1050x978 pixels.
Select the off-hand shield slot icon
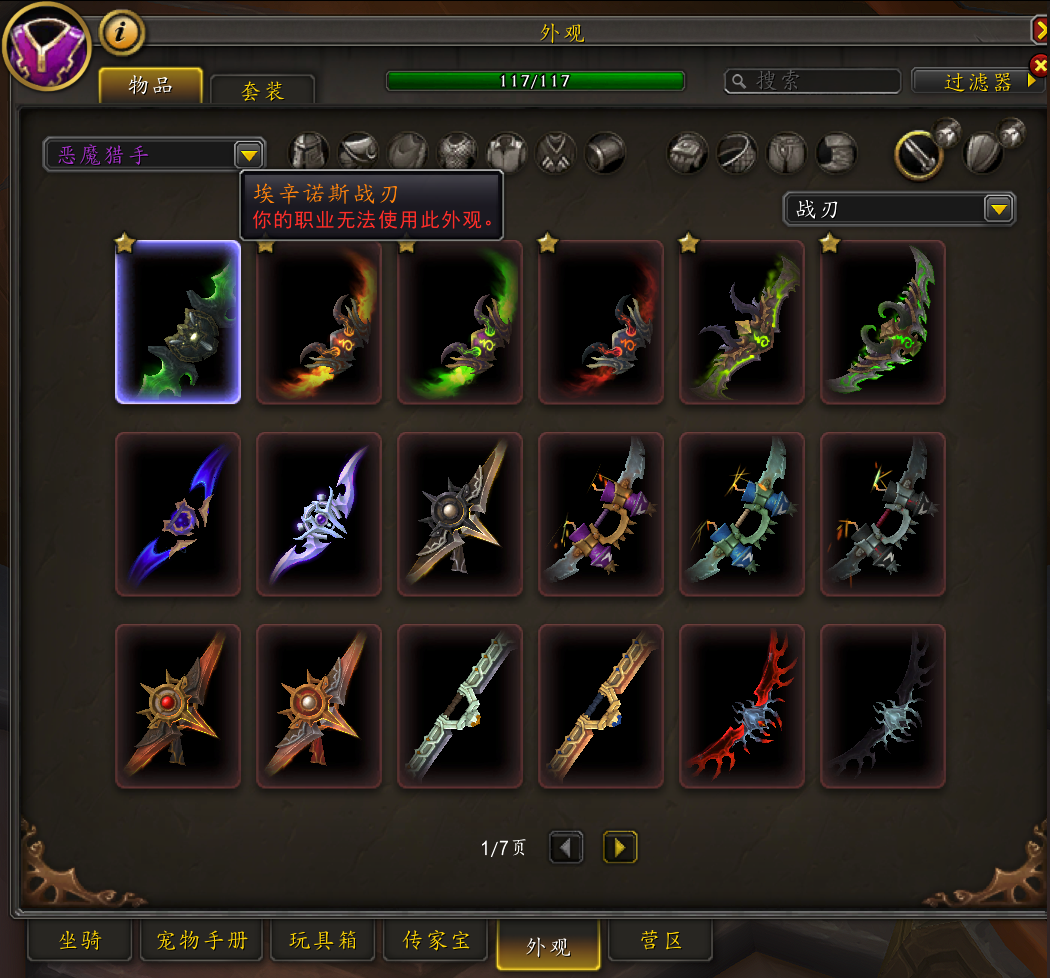(x=983, y=153)
